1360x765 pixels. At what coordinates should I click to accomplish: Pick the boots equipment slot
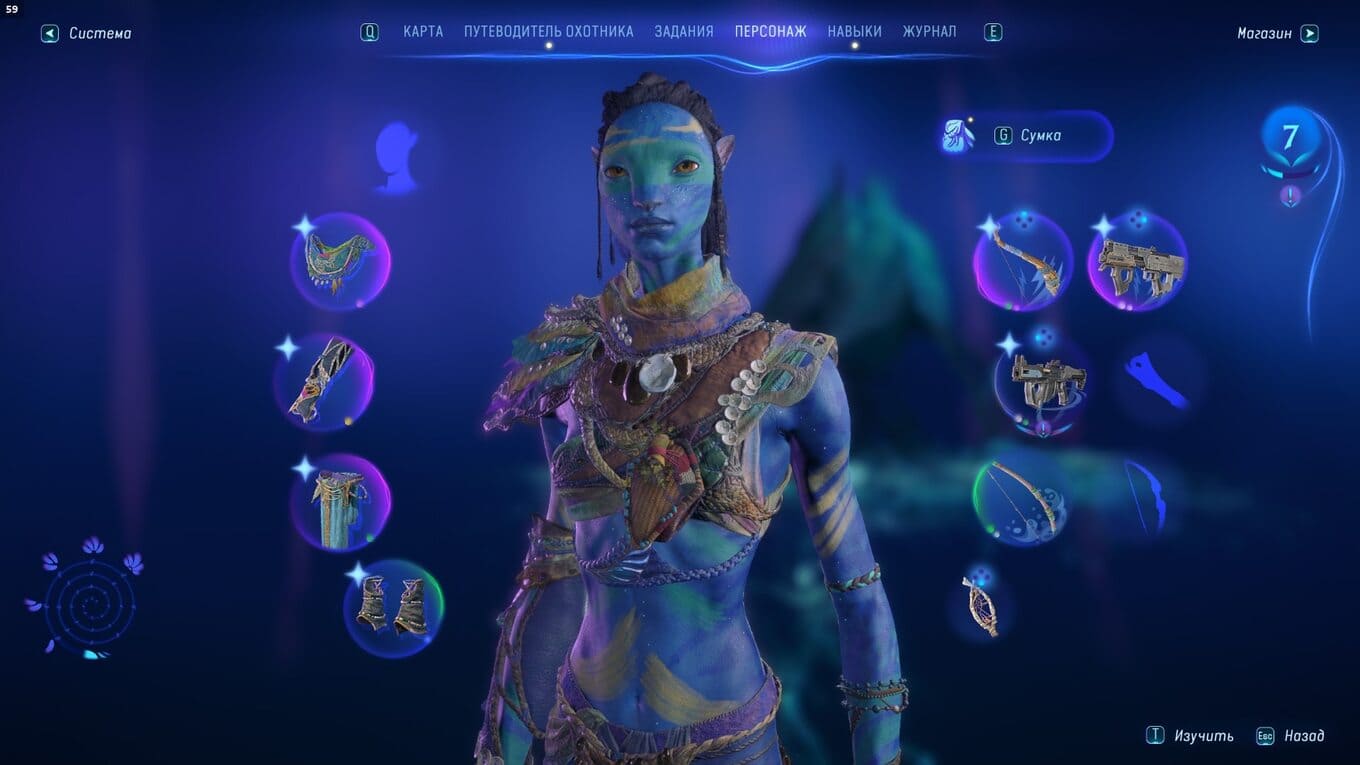click(393, 608)
